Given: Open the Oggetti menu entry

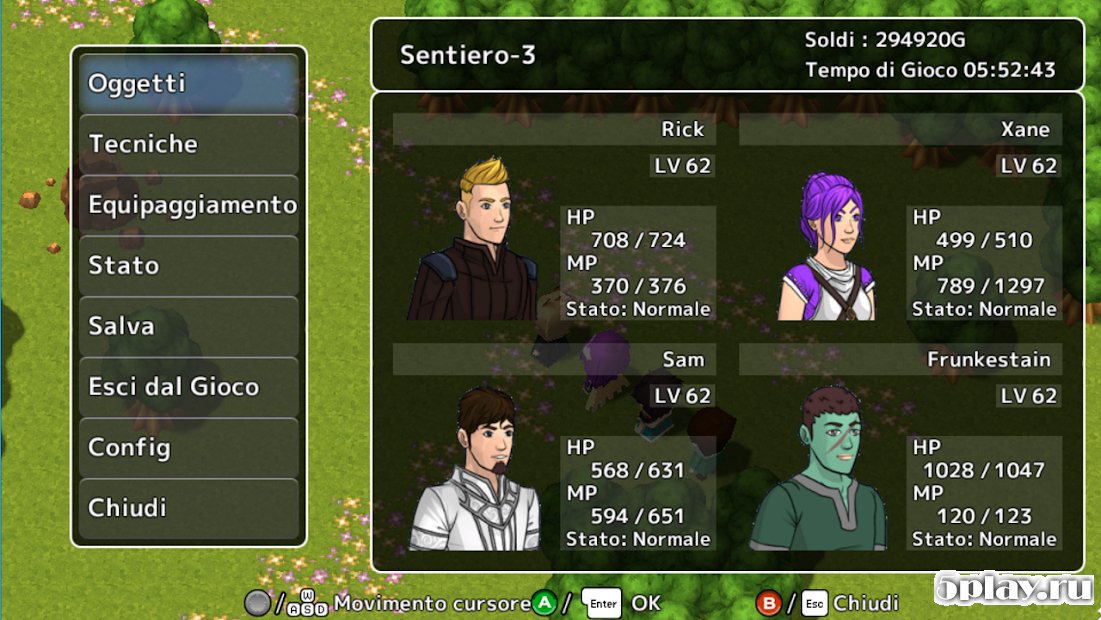Looking at the screenshot, I should tap(189, 84).
